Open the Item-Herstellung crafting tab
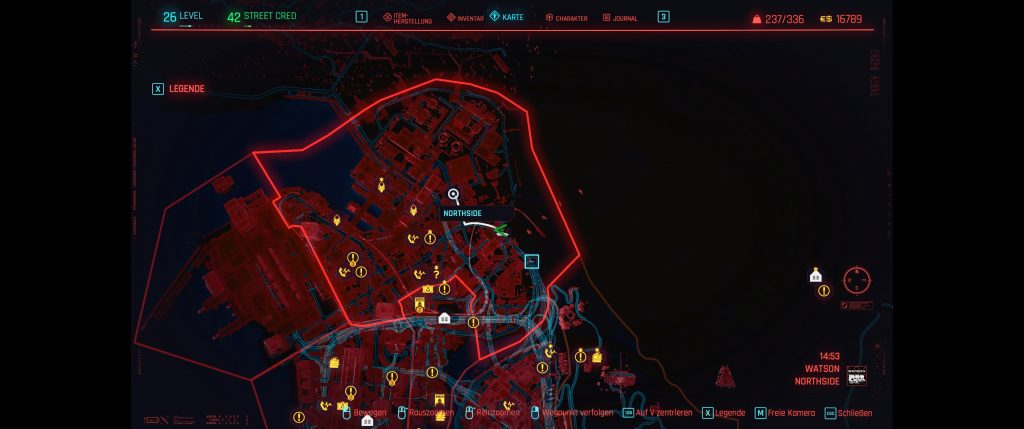The height and width of the screenshot is (429, 1024). [x=408, y=18]
